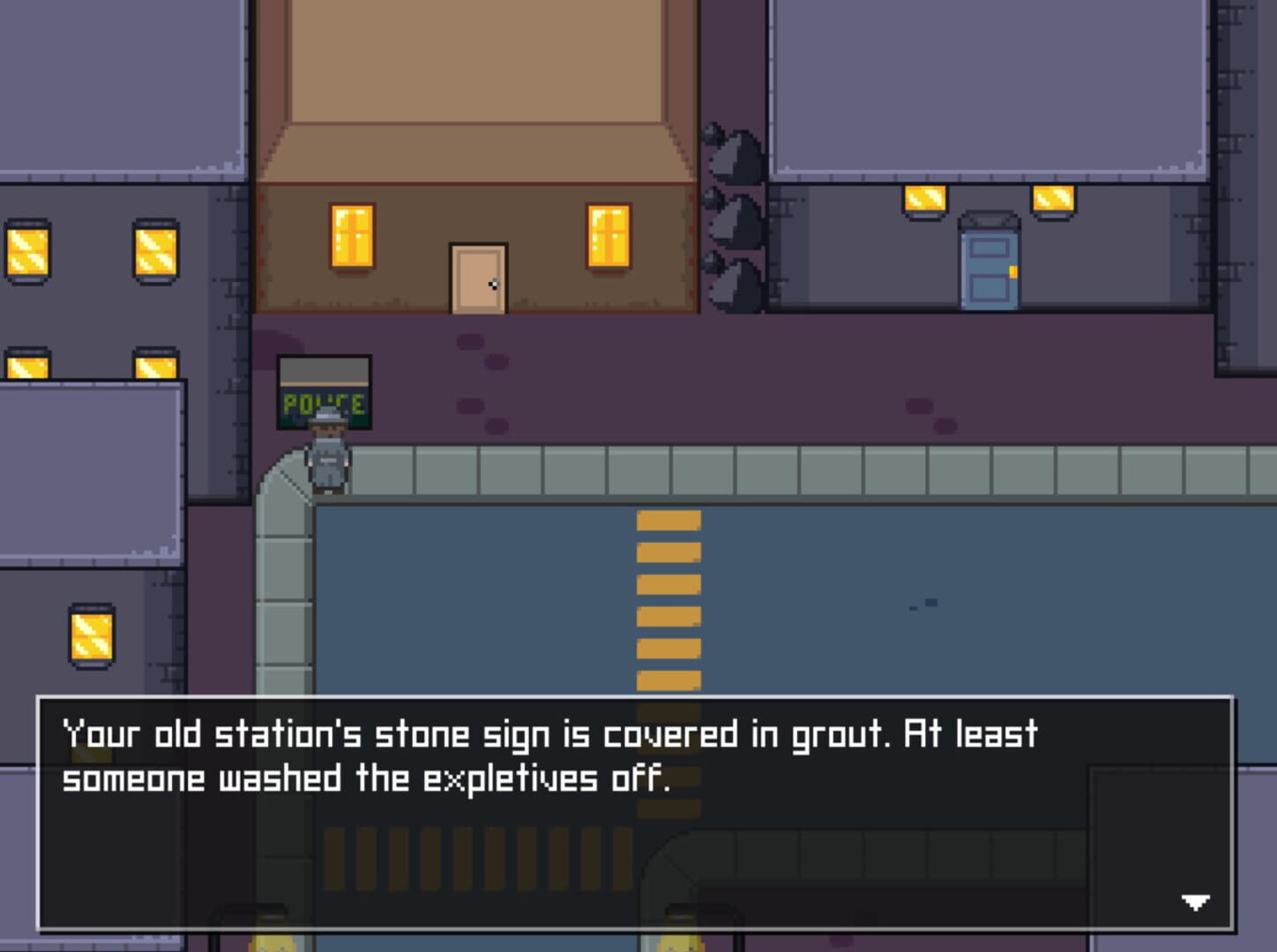The width and height of the screenshot is (1277, 952).
Task: Click the brown door of the police station
Action: (x=478, y=278)
